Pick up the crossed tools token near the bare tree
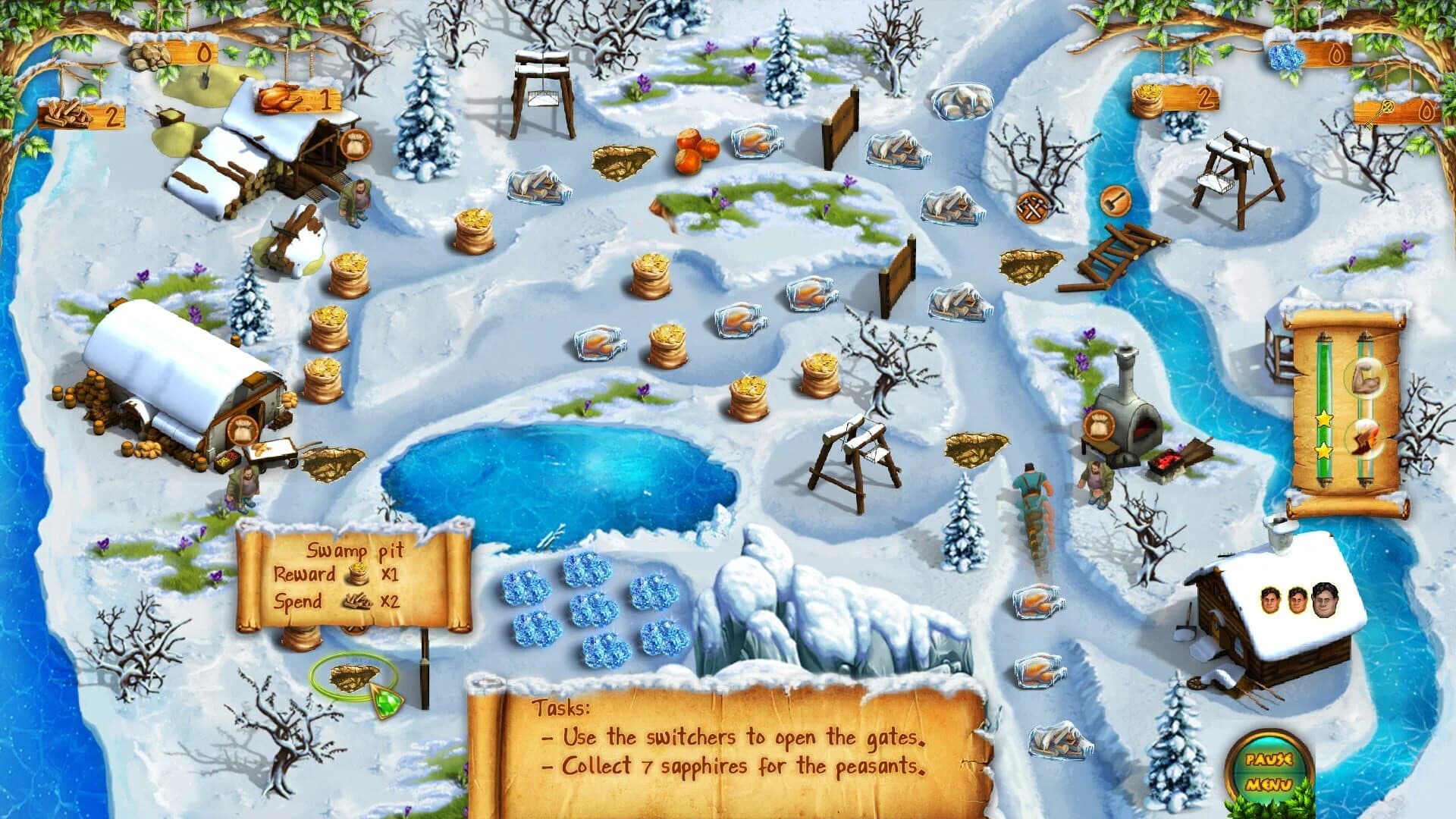 (x=1030, y=206)
